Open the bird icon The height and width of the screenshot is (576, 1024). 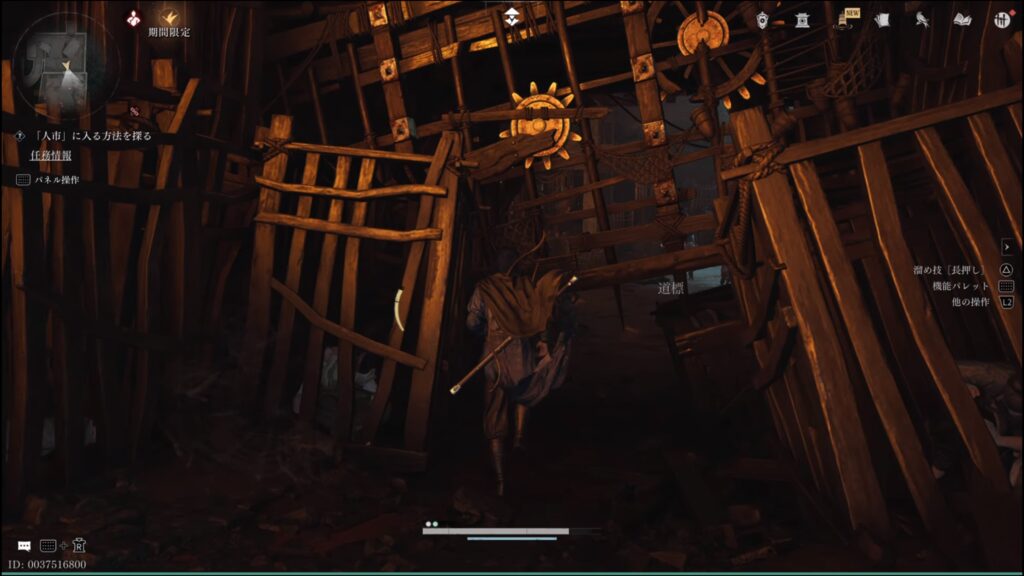tap(921, 20)
